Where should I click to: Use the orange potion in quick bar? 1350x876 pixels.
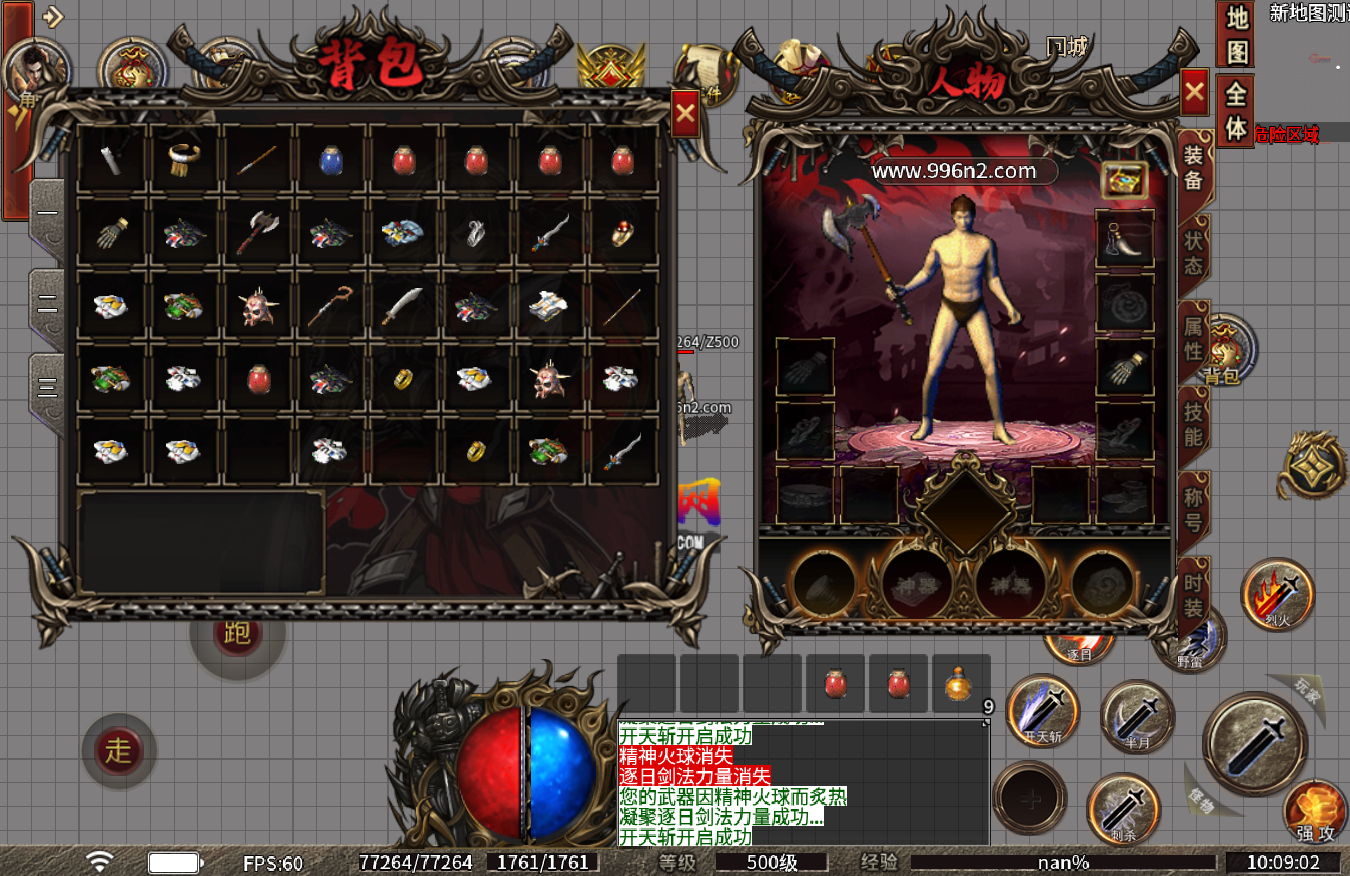click(960, 684)
